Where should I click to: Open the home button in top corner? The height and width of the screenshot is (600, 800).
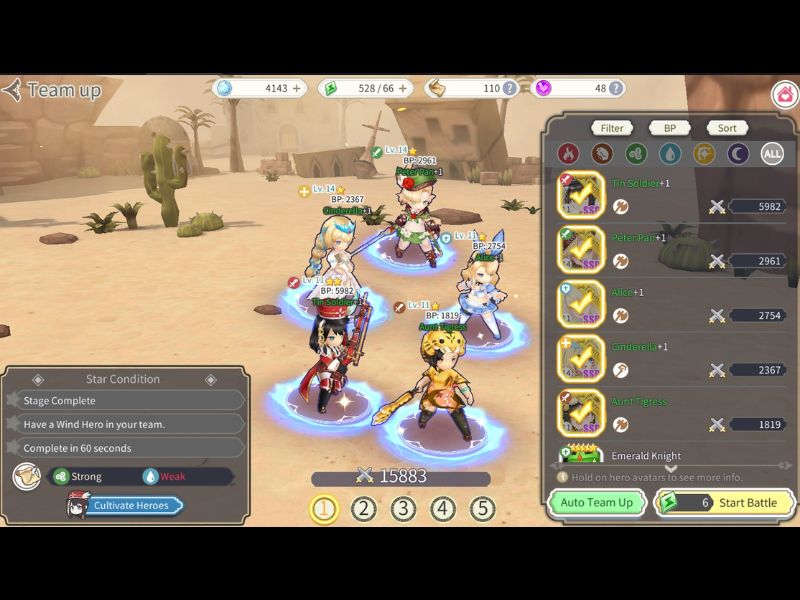[x=785, y=95]
